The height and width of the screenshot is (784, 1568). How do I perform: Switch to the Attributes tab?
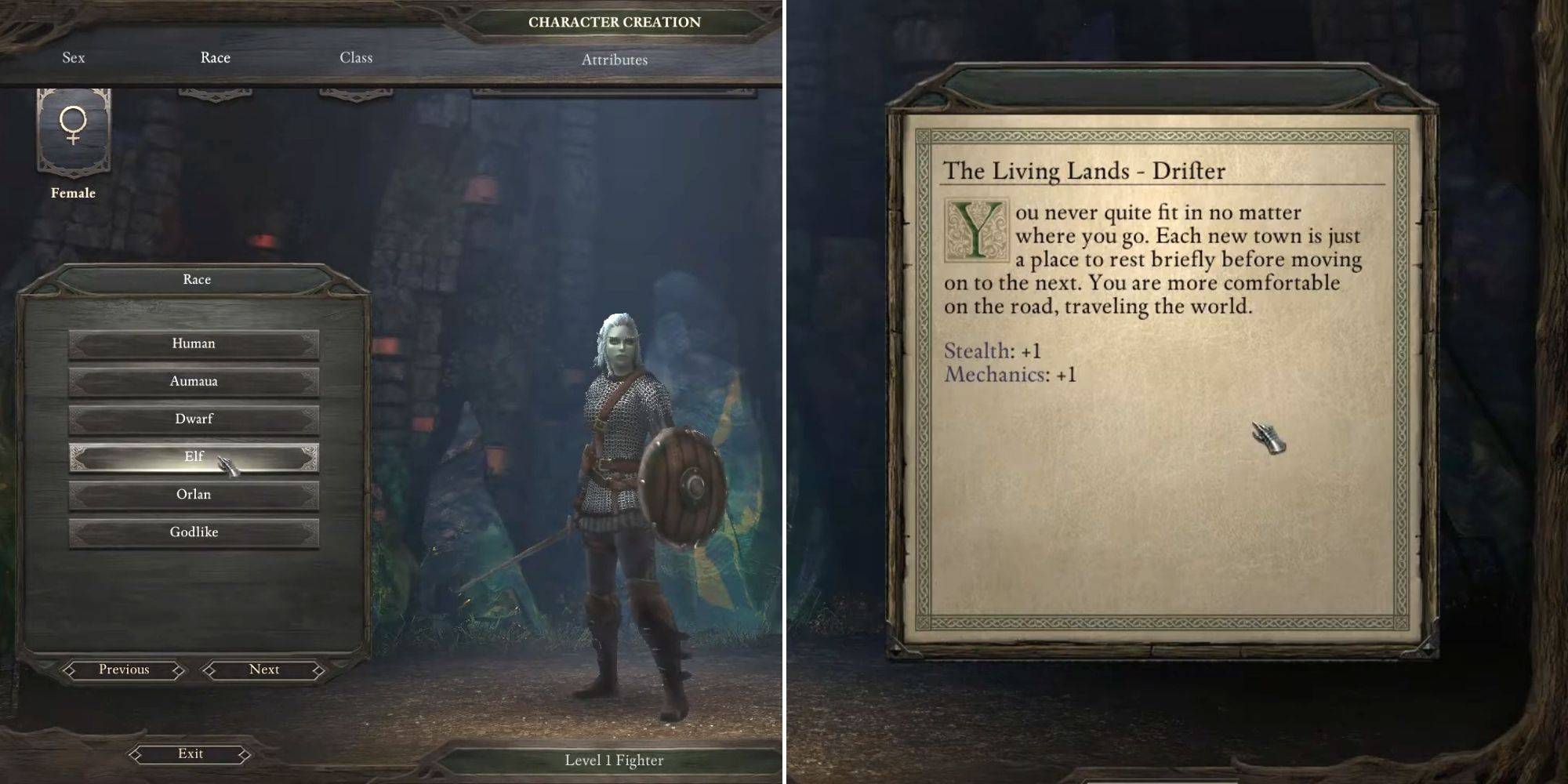(614, 57)
